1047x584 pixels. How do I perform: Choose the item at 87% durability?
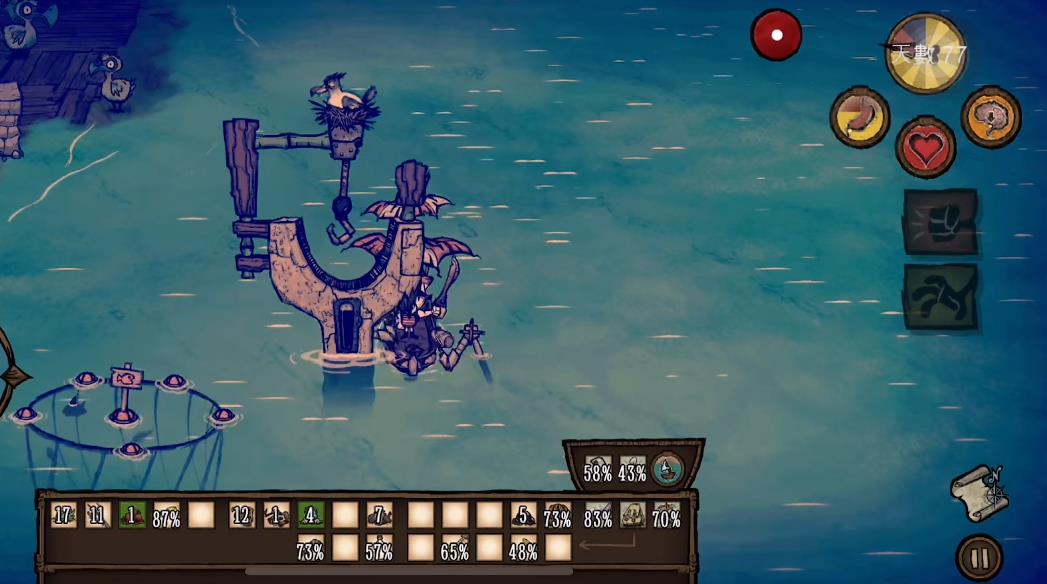[167, 515]
